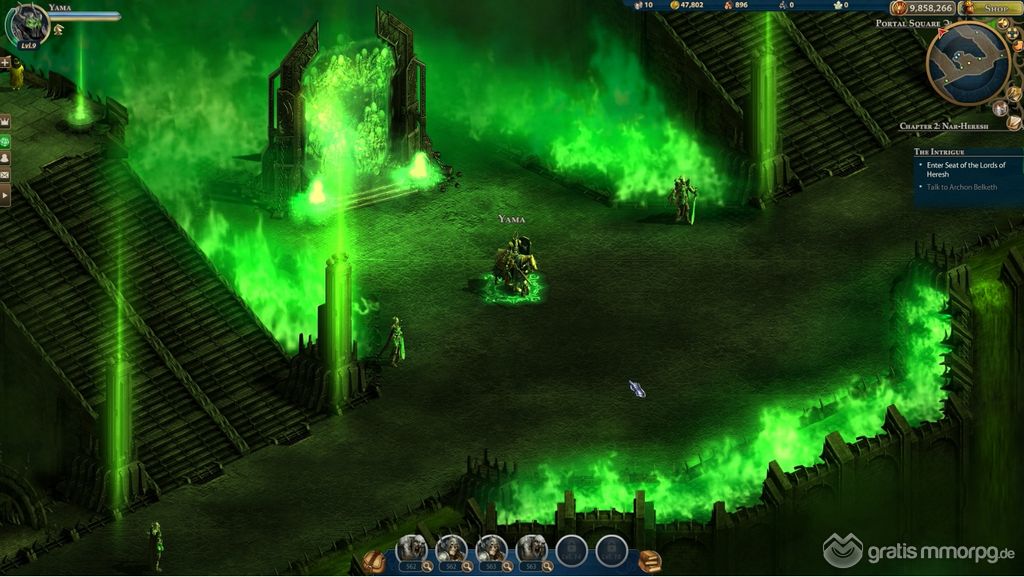Open the stacked books icon on army bar
Image resolution: width=1024 pixels, height=577 pixels.
pyautogui.click(x=650, y=561)
